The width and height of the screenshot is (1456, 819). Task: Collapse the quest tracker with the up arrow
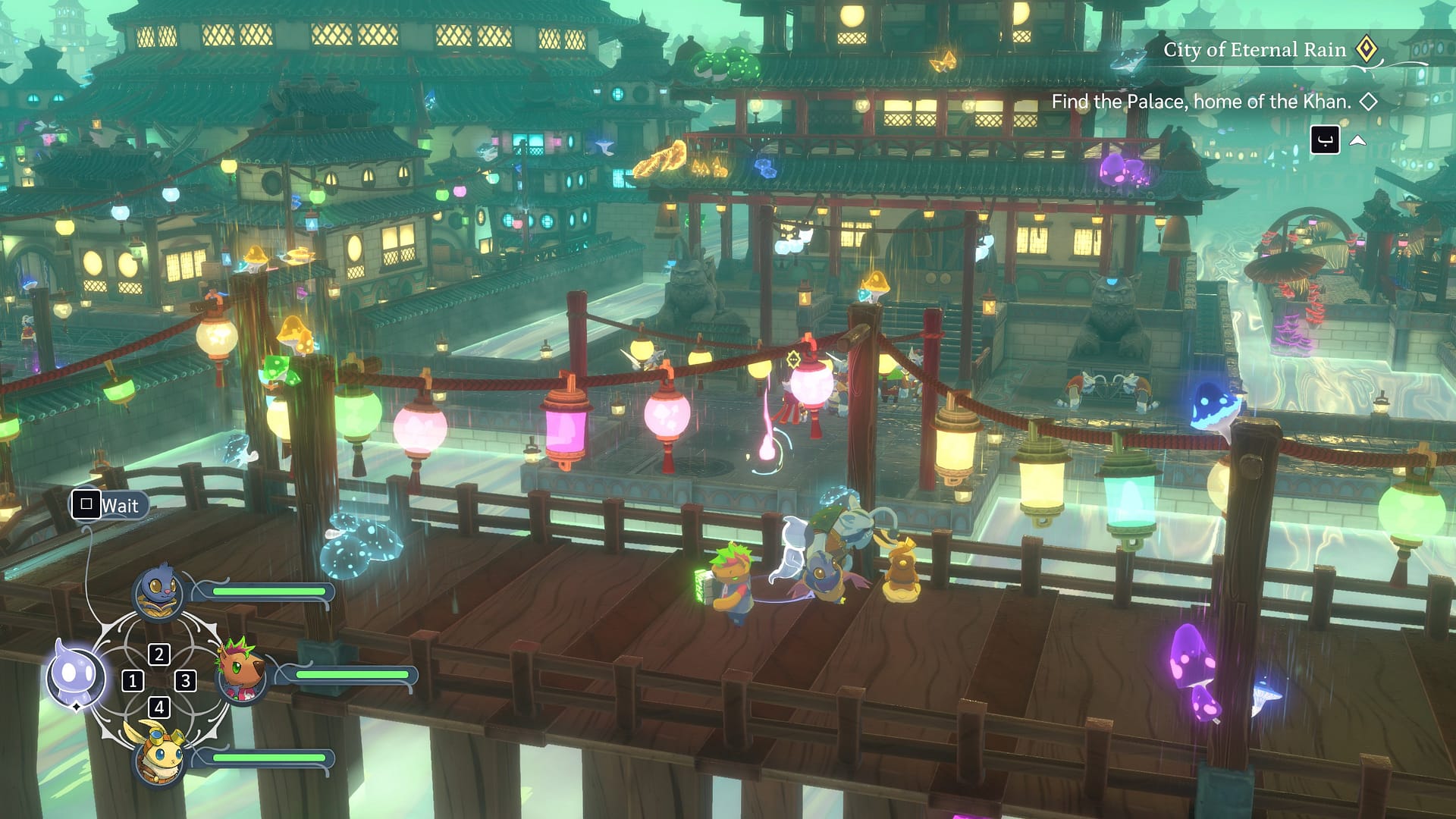[x=1357, y=140]
